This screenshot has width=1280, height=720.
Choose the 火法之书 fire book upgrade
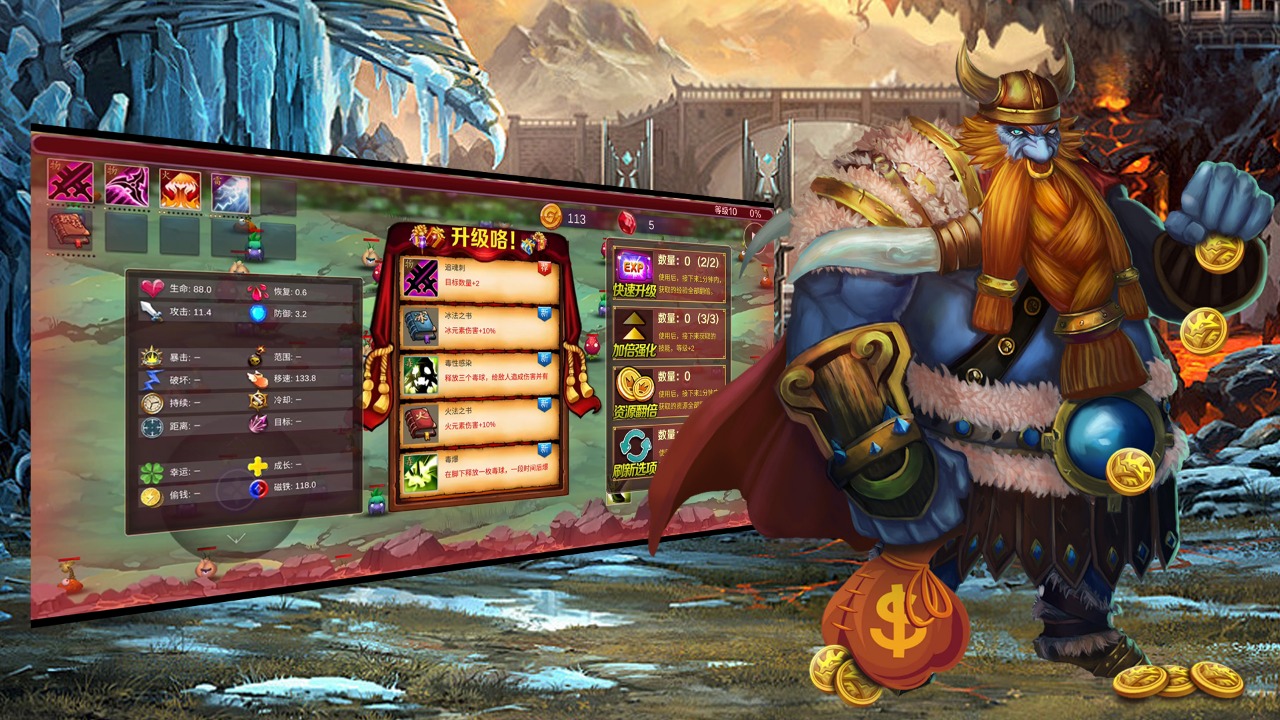tap(478, 423)
